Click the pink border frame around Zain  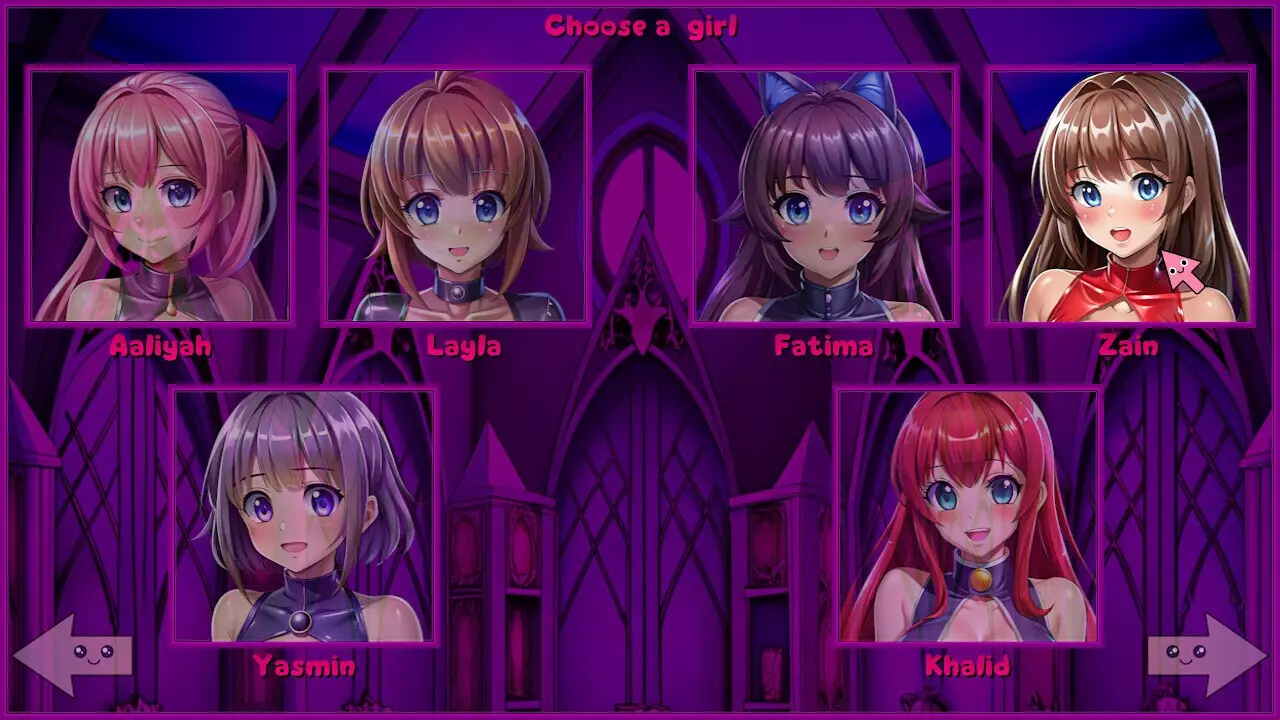pos(1120,67)
